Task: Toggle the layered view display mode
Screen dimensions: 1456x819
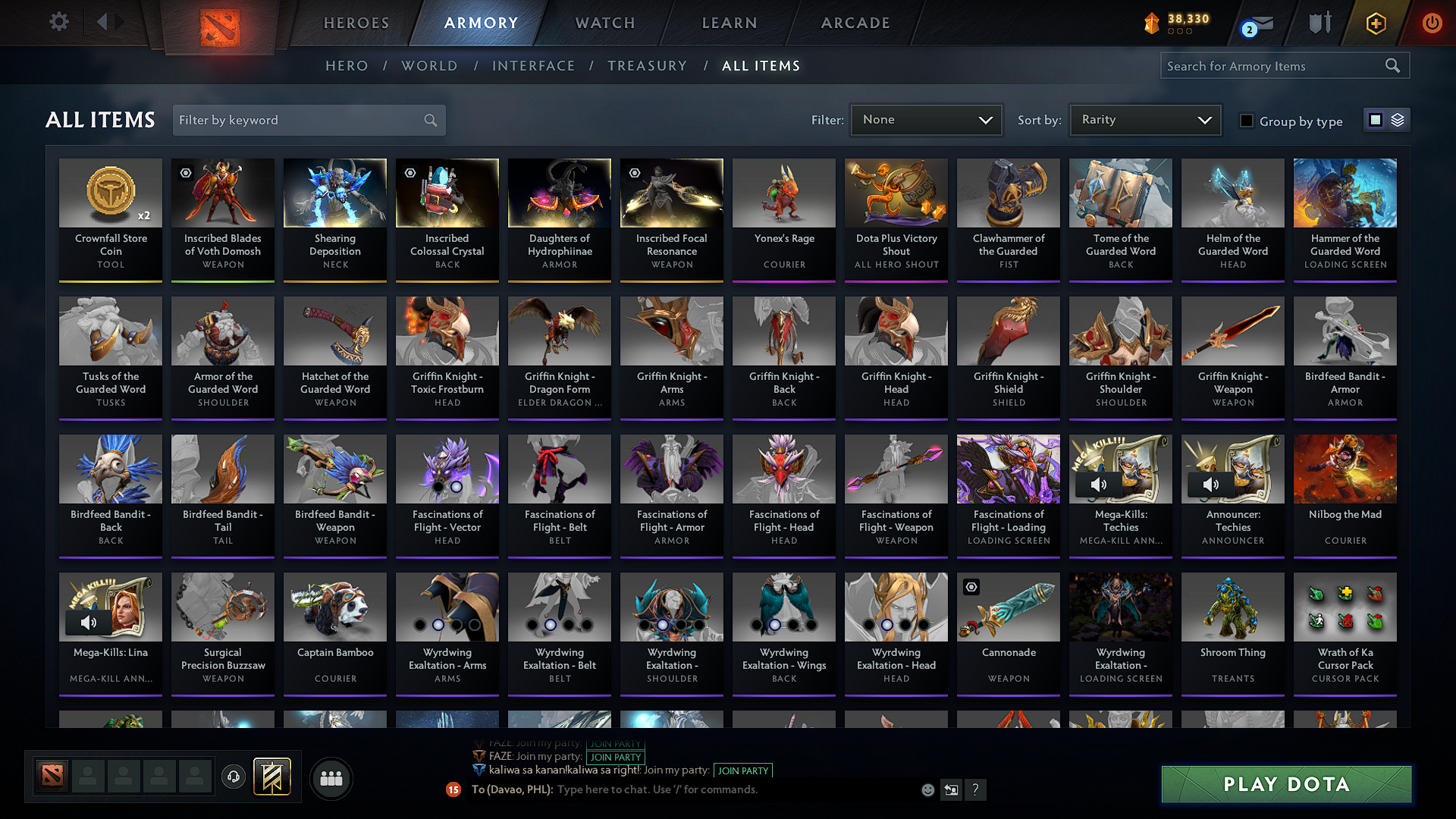Action: pos(1398,119)
